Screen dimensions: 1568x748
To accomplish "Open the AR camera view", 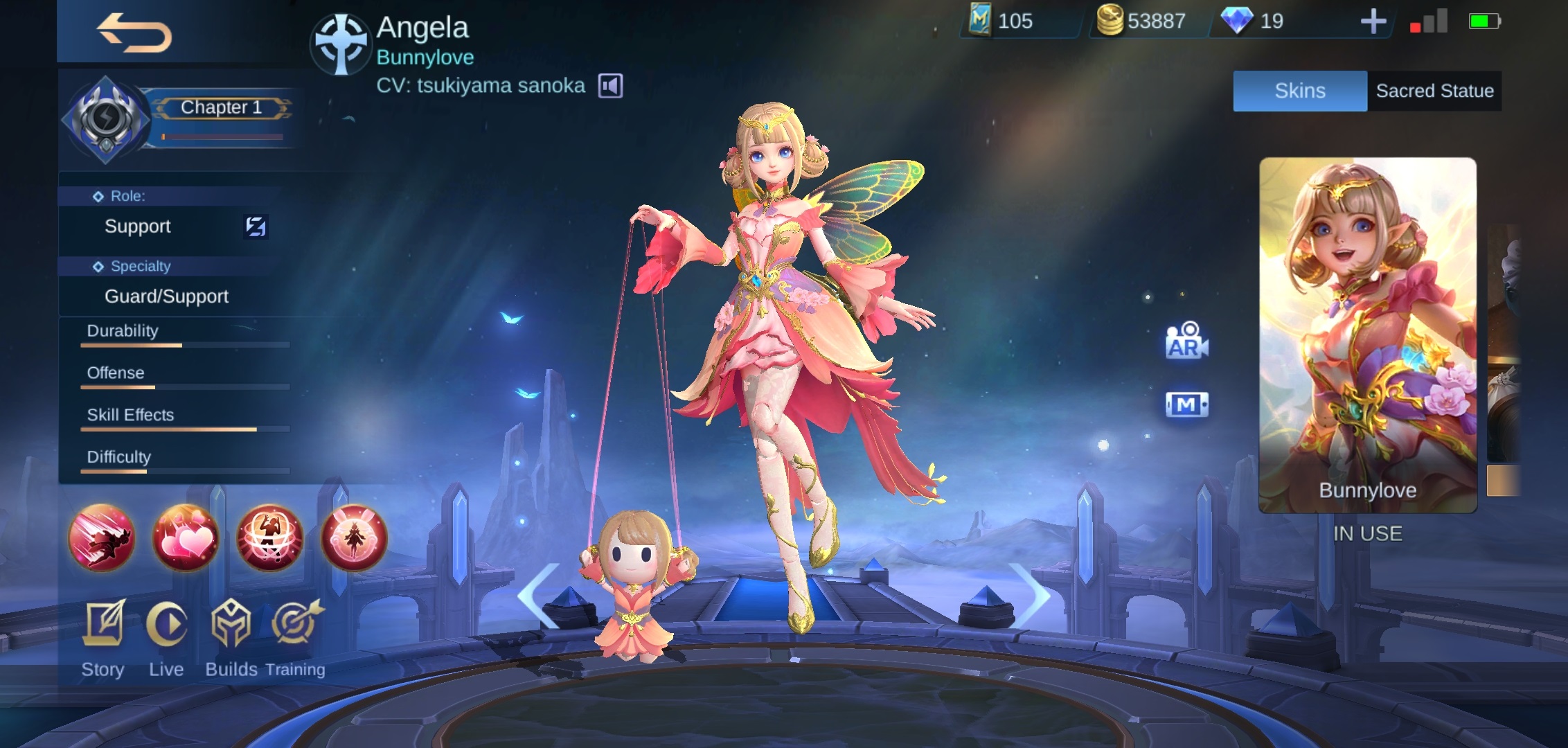I will [x=1186, y=341].
